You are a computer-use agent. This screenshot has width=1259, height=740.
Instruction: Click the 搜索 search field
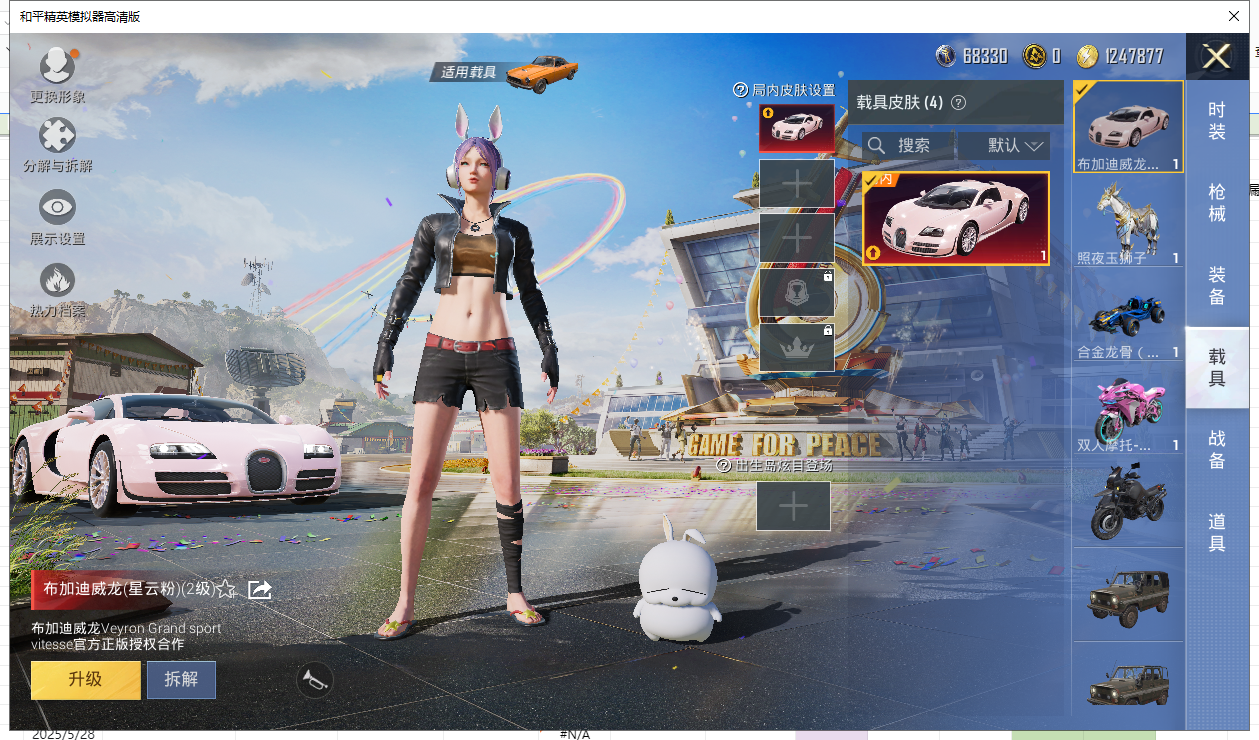pyautogui.click(x=908, y=146)
